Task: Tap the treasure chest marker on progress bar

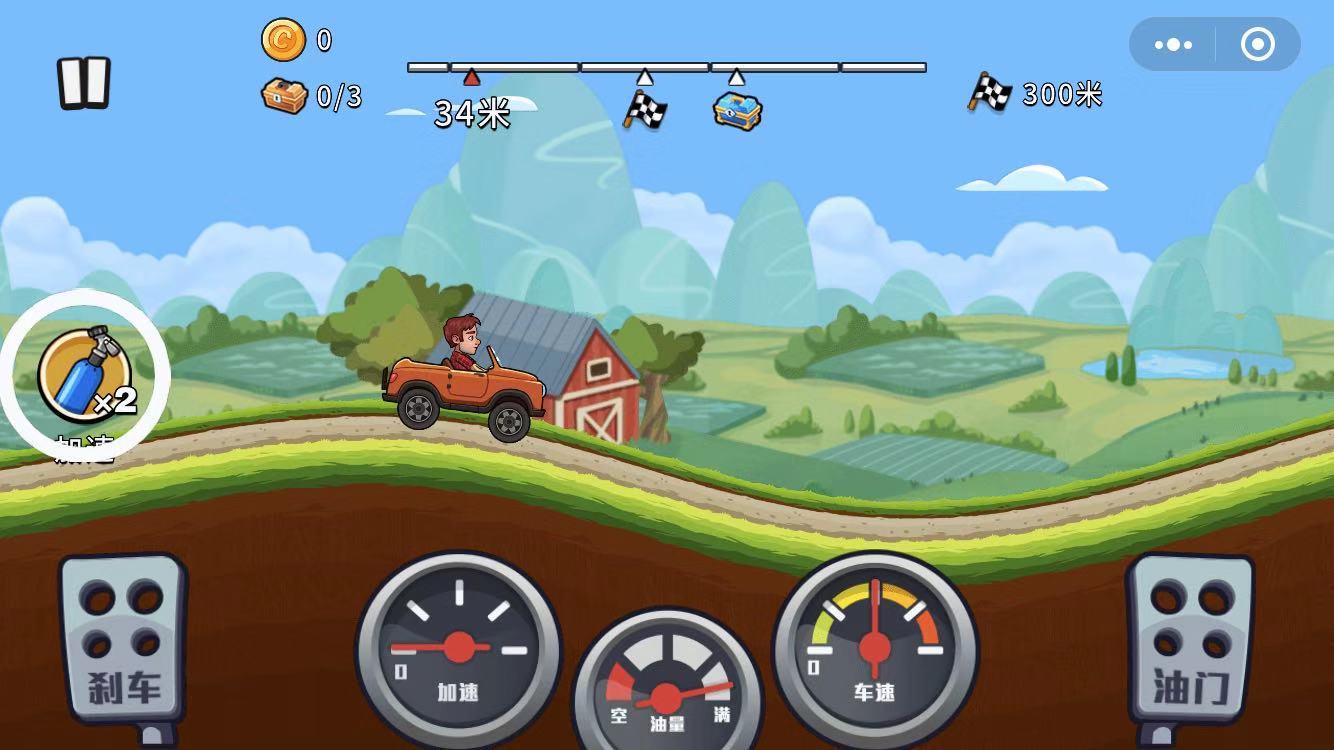Action: click(x=737, y=110)
